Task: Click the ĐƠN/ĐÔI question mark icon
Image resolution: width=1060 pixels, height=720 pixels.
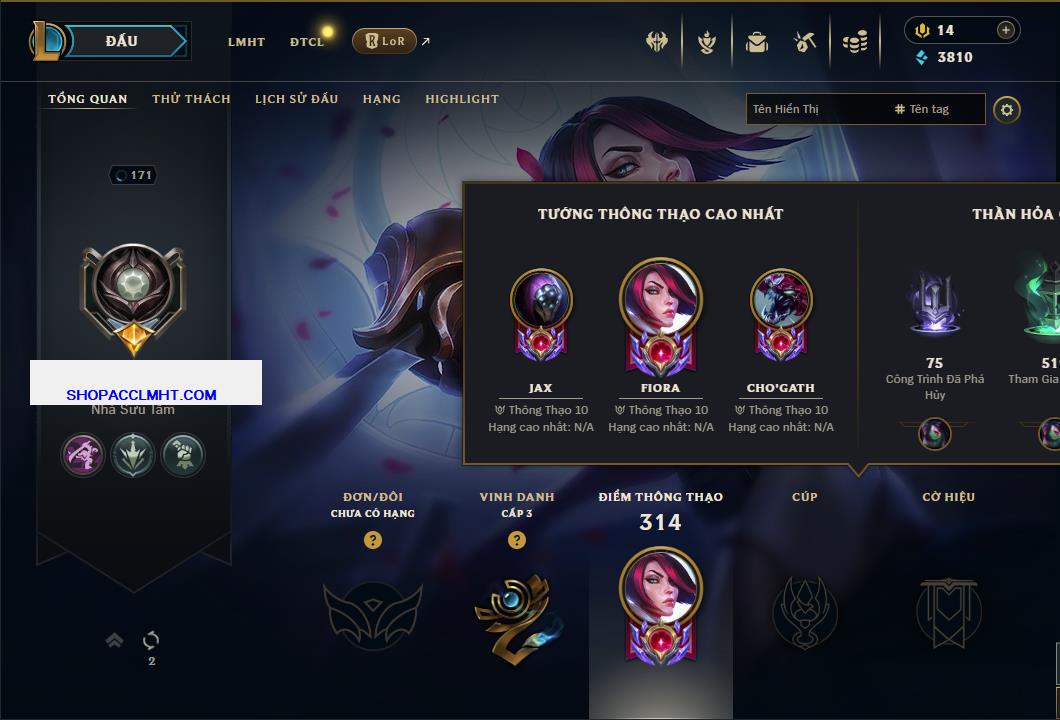Action: [x=373, y=540]
